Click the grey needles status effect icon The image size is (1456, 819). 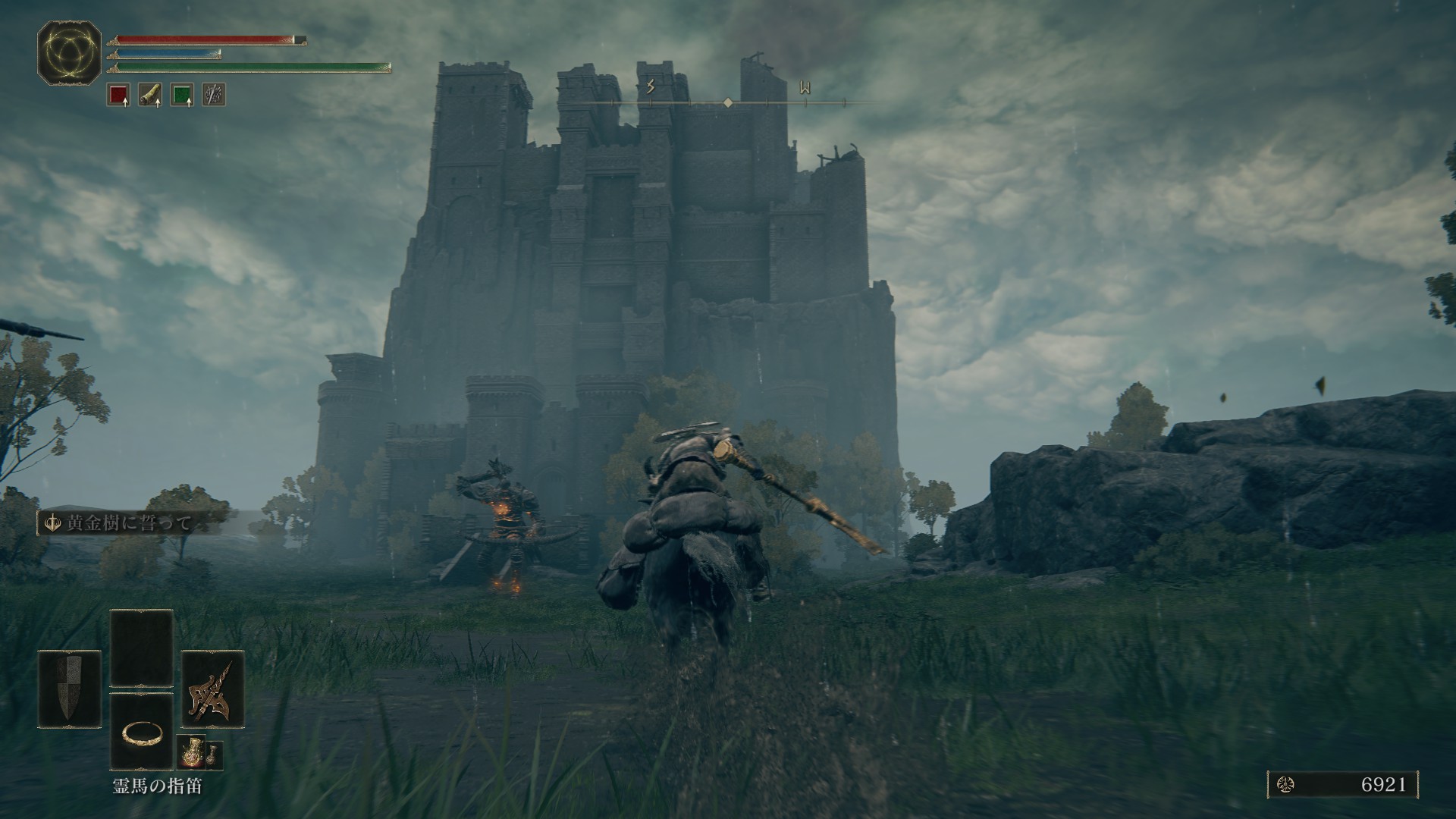214,95
